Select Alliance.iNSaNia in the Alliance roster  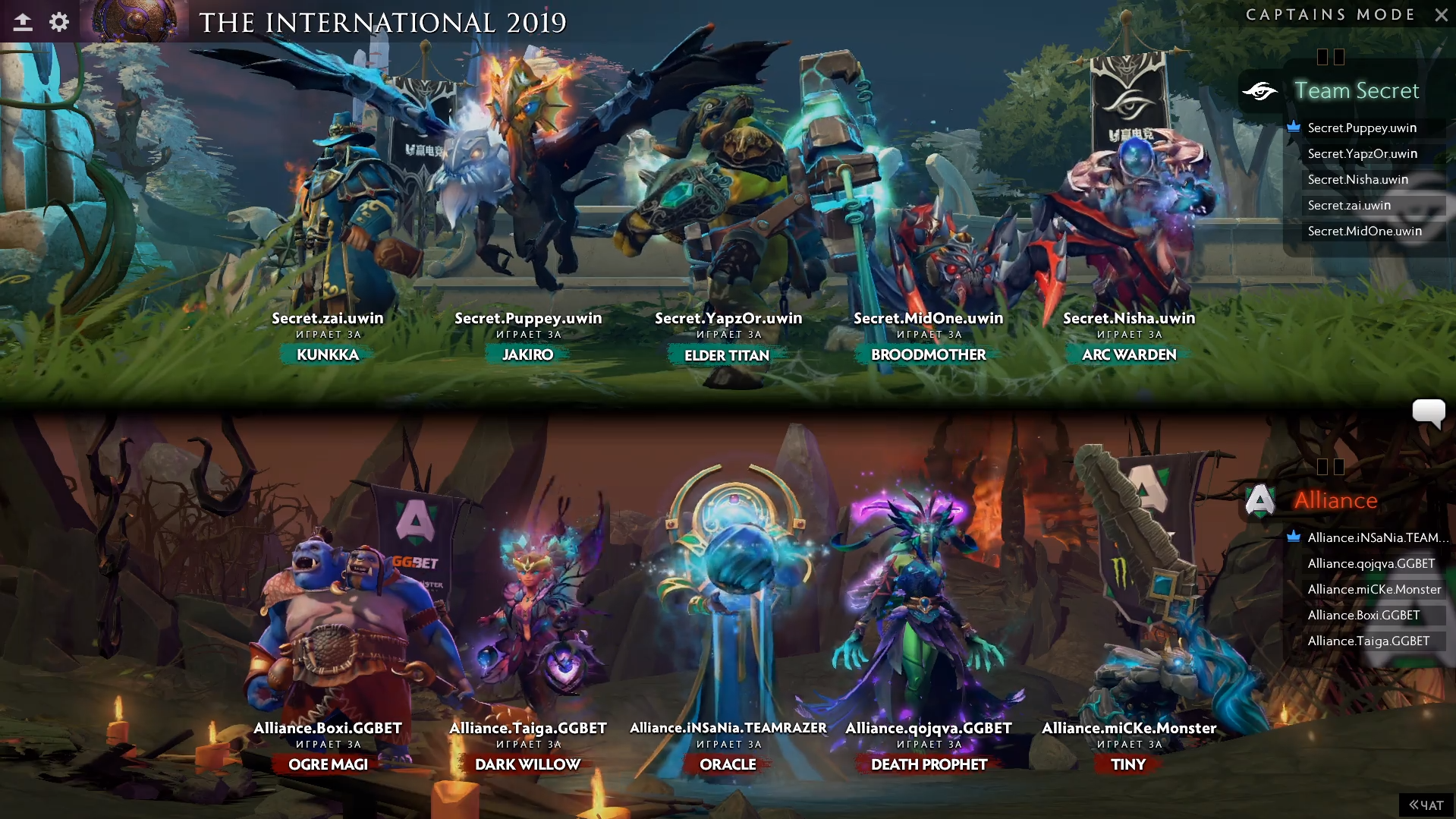(x=1373, y=537)
